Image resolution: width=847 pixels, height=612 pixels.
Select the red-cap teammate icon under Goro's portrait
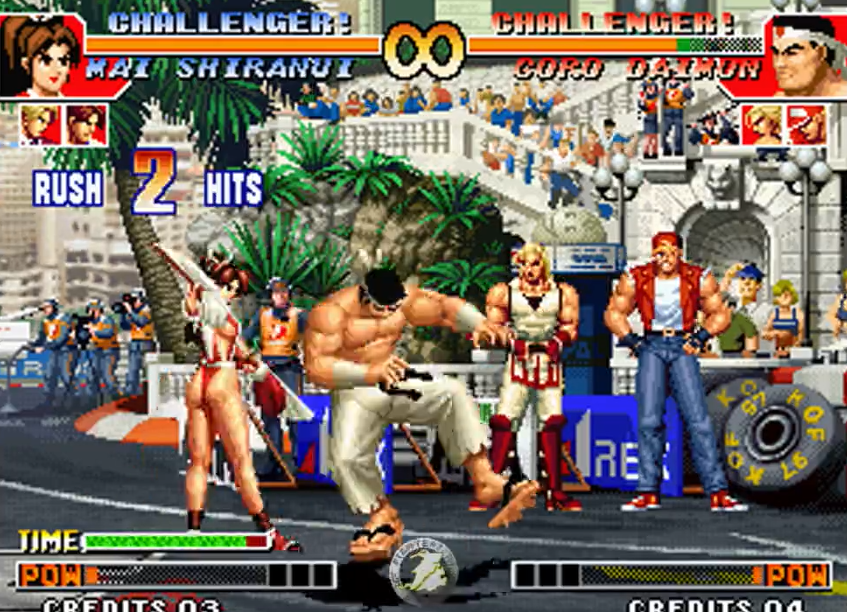(807, 125)
